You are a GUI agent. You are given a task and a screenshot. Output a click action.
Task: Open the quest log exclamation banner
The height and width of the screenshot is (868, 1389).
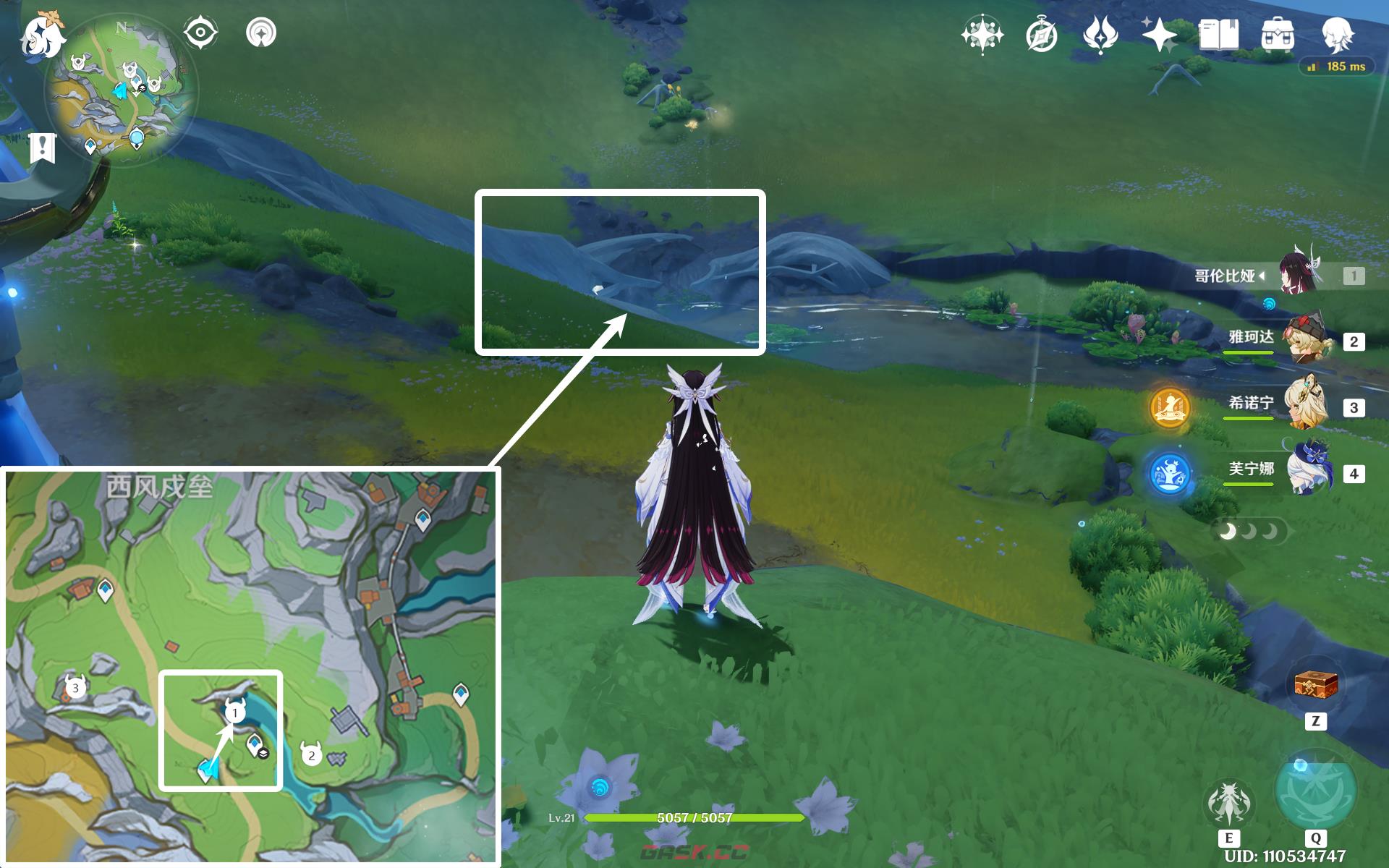(x=43, y=148)
